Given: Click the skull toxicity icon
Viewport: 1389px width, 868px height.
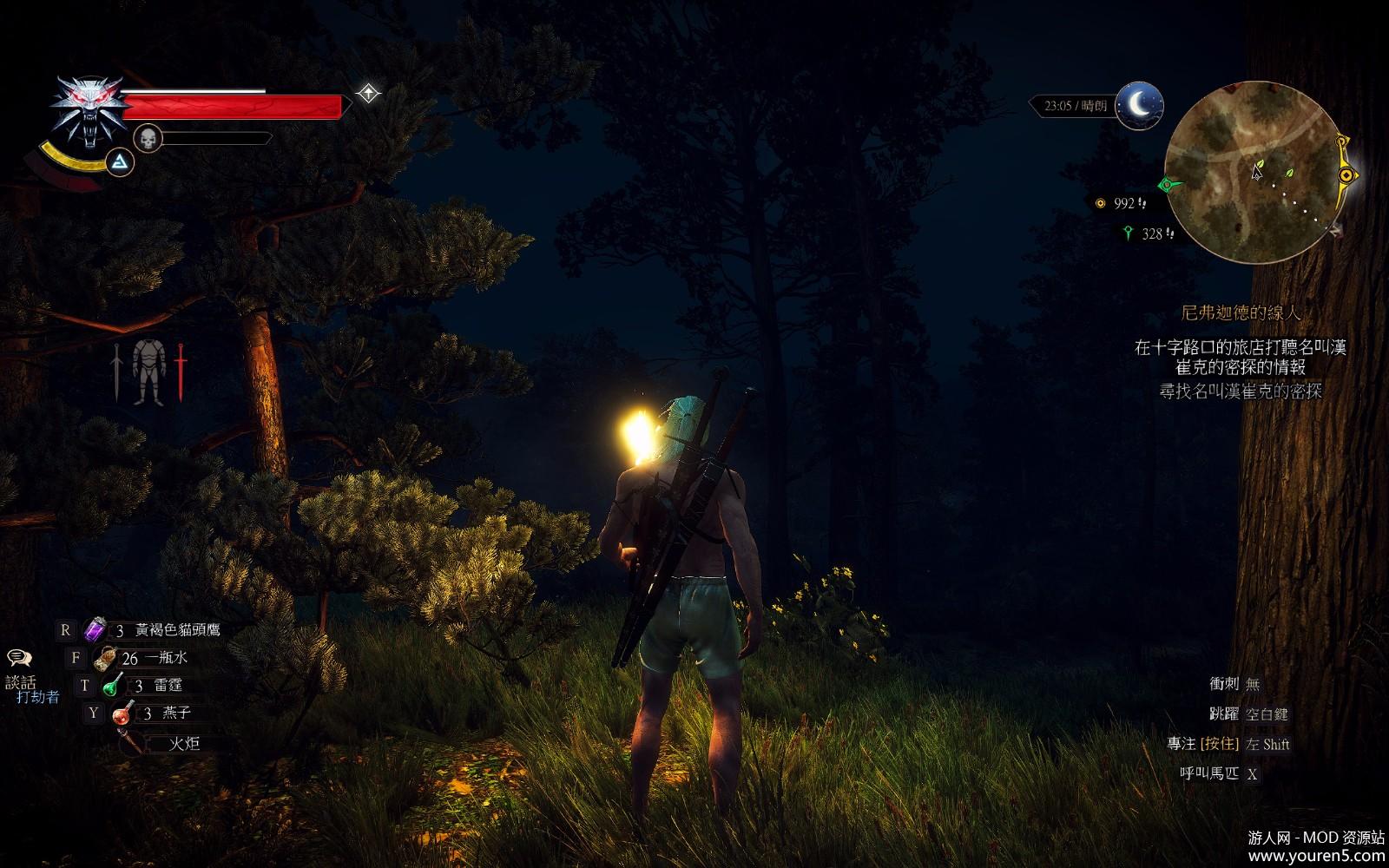Looking at the screenshot, I should pyautogui.click(x=148, y=137).
